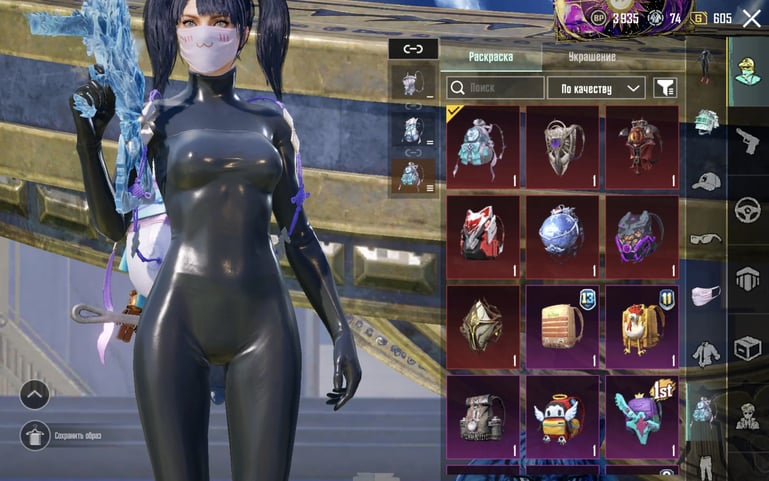
Task: Select the 1st place crowned backpack skin
Action: (640, 415)
